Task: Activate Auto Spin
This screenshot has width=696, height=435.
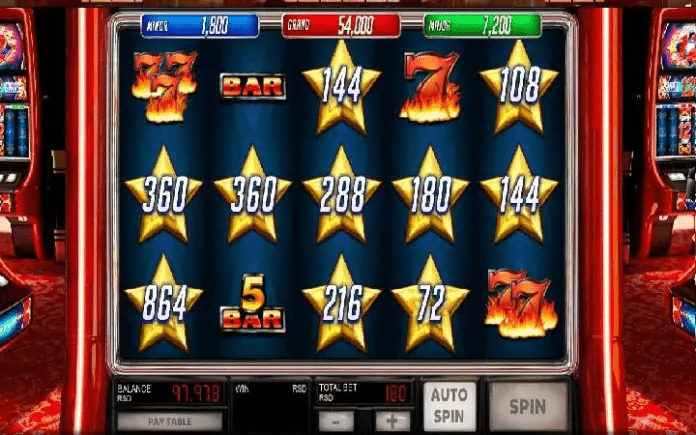Action: (449, 405)
